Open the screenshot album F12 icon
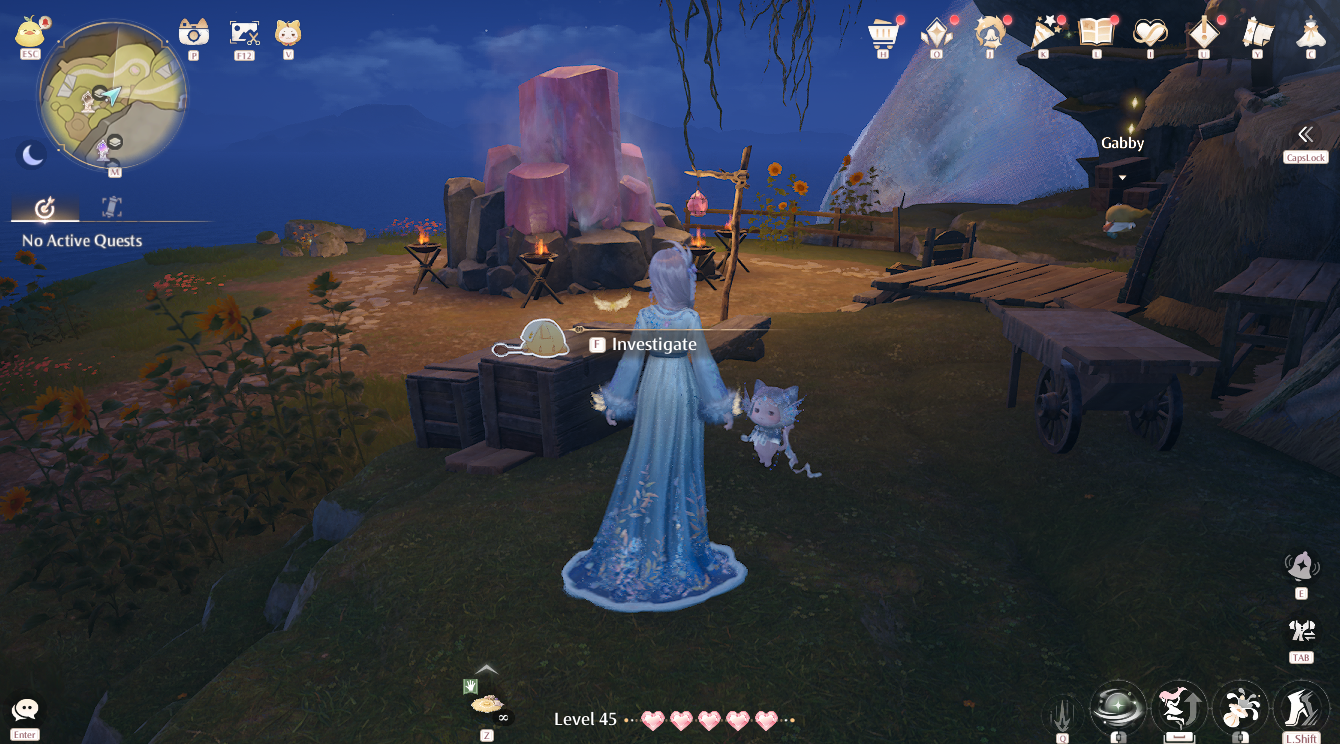The image size is (1340, 744). tap(243, 30)
